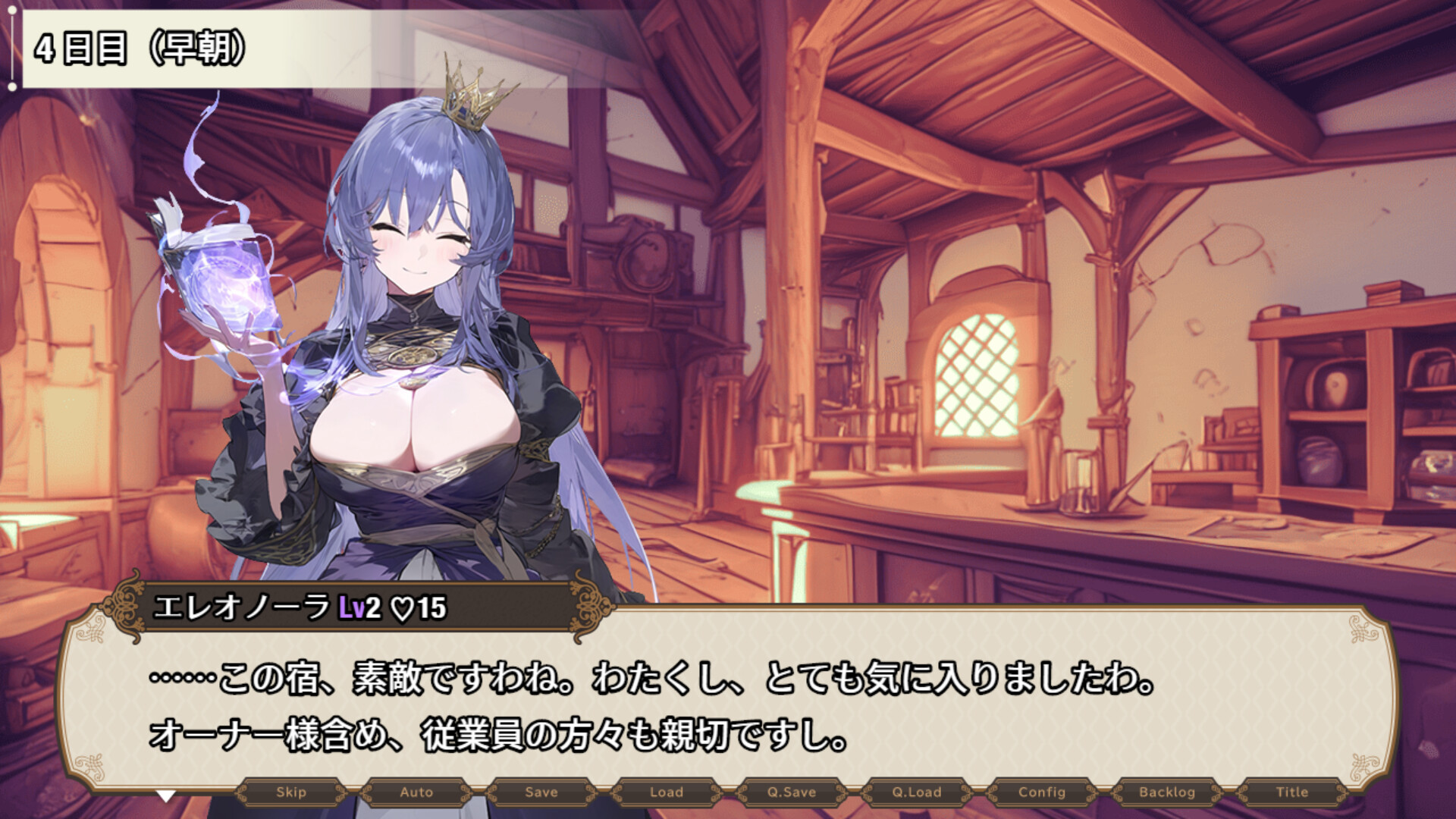Open the Load screen
This screenshot has width=1456, height=819.
pos(664,793)
